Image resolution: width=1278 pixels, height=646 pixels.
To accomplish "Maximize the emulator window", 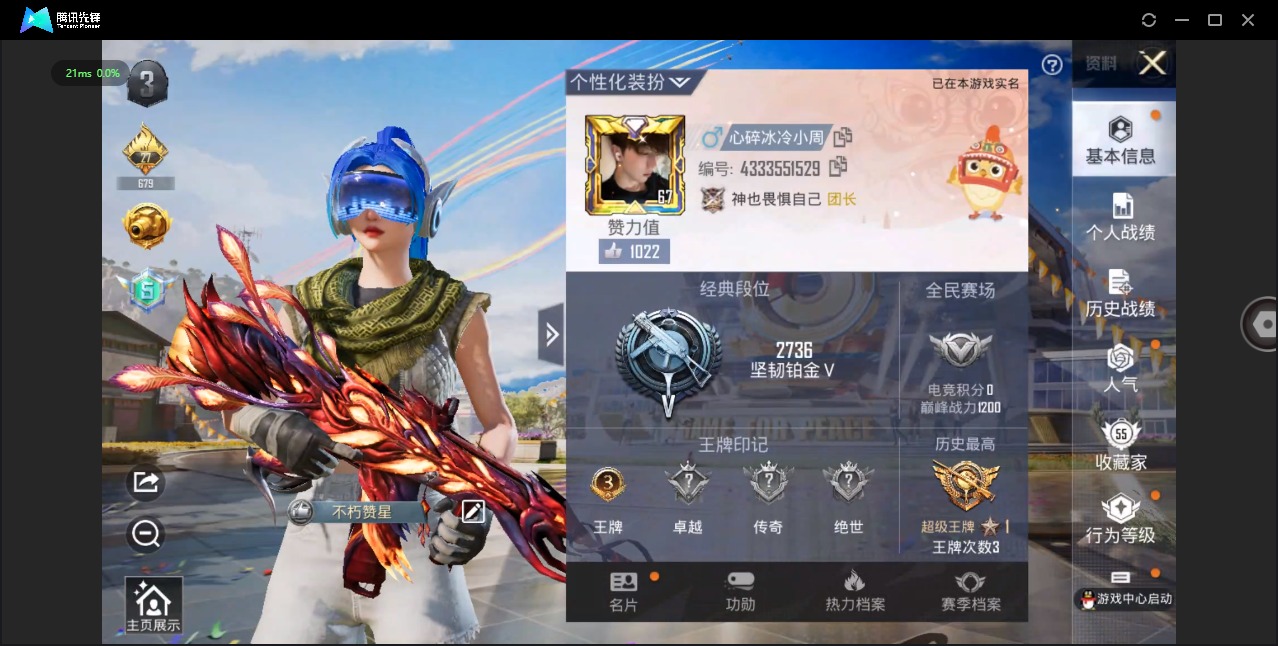I will [x=1215, y=20].
